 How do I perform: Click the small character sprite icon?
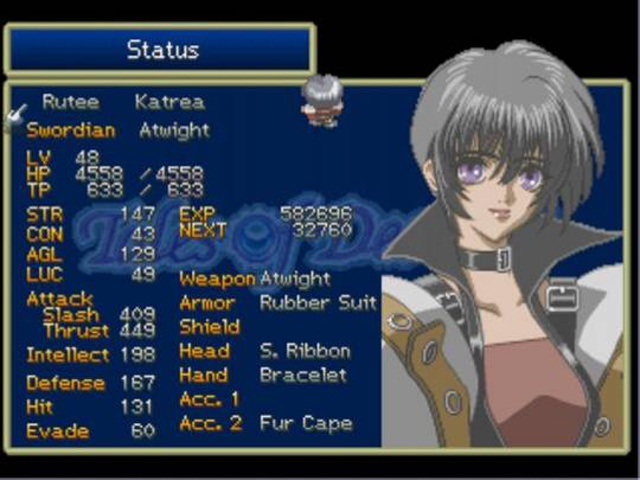322,100
